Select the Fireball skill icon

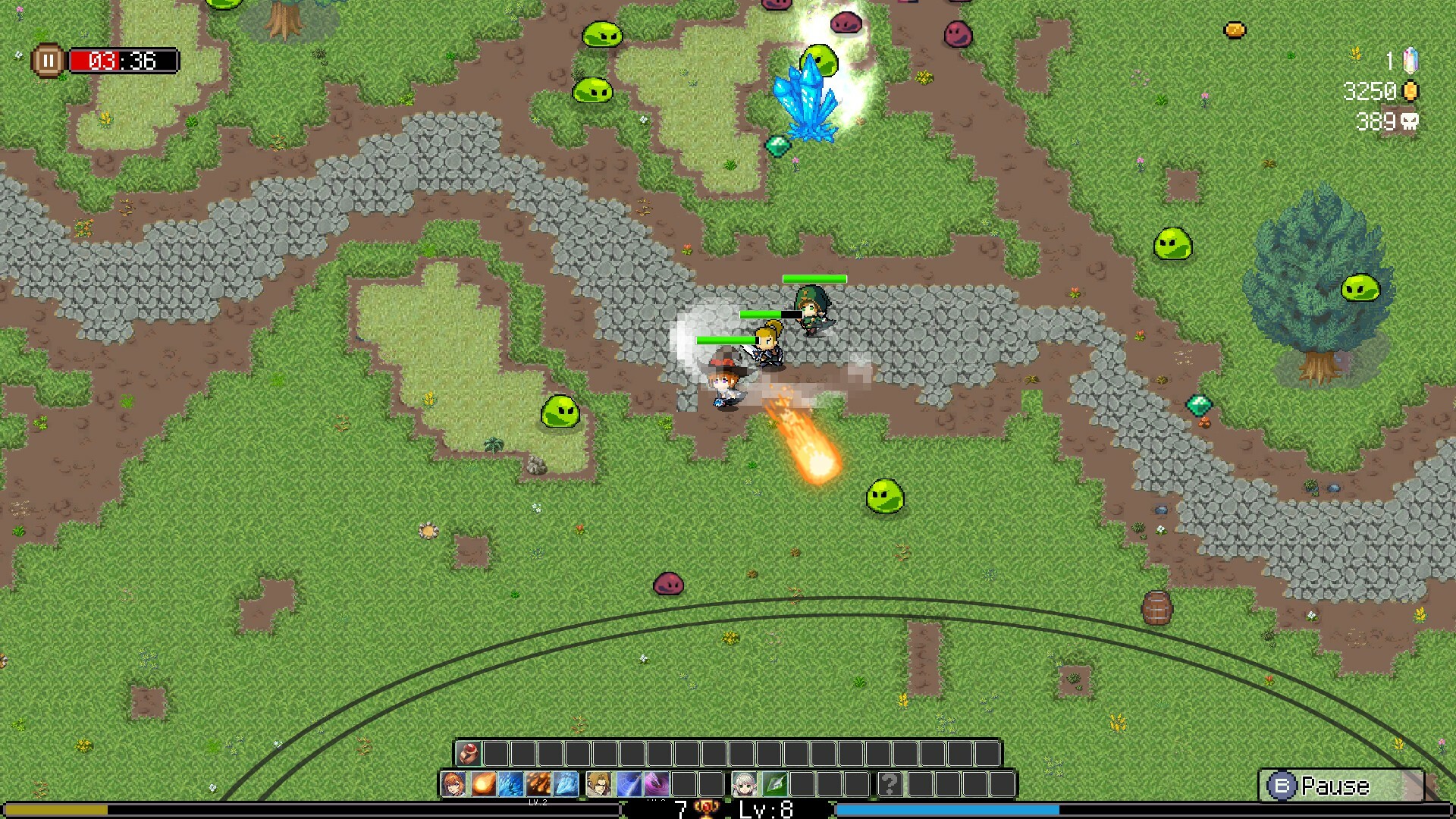(485, 785)
